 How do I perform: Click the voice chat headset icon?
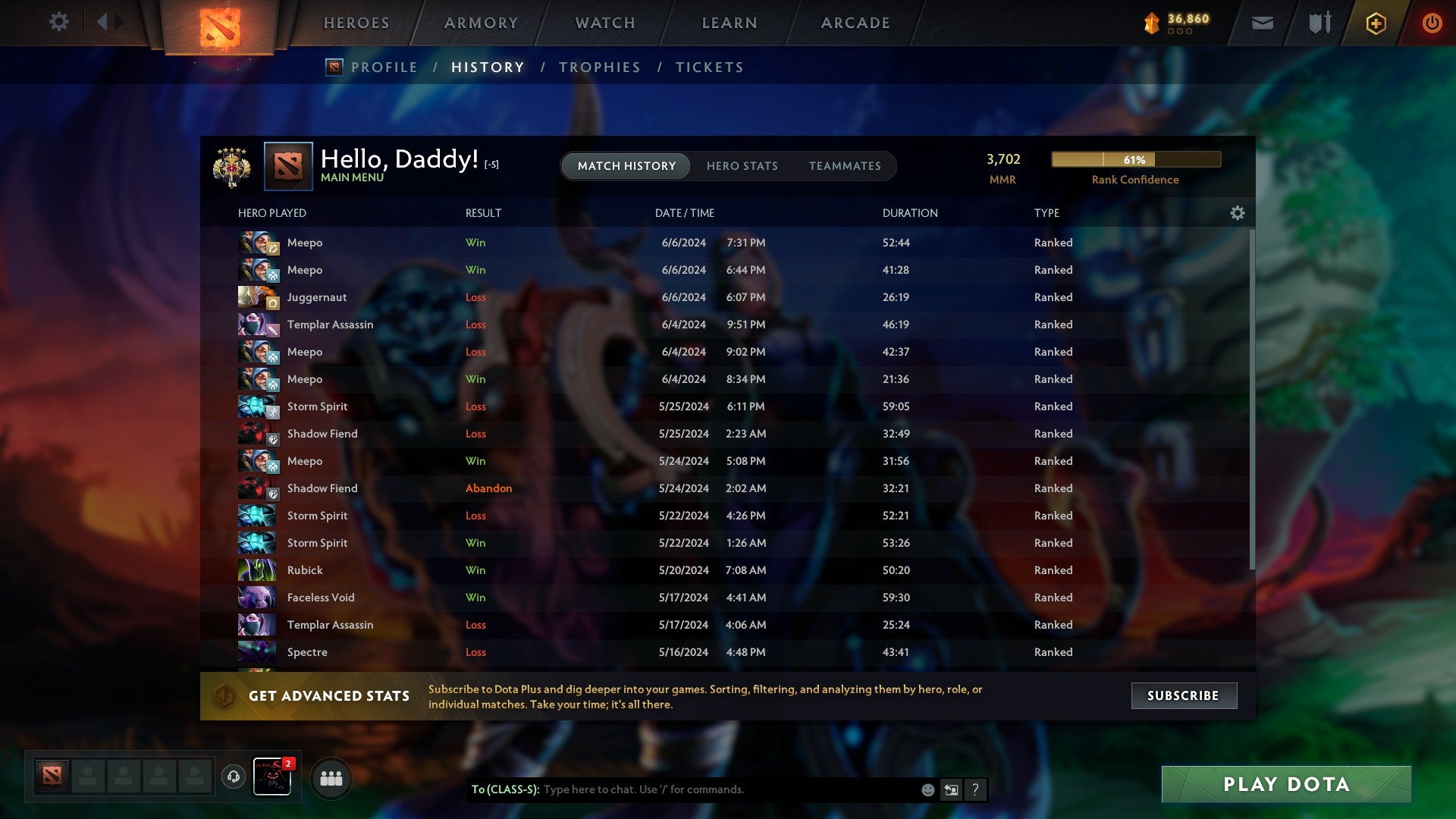(234, 777)
